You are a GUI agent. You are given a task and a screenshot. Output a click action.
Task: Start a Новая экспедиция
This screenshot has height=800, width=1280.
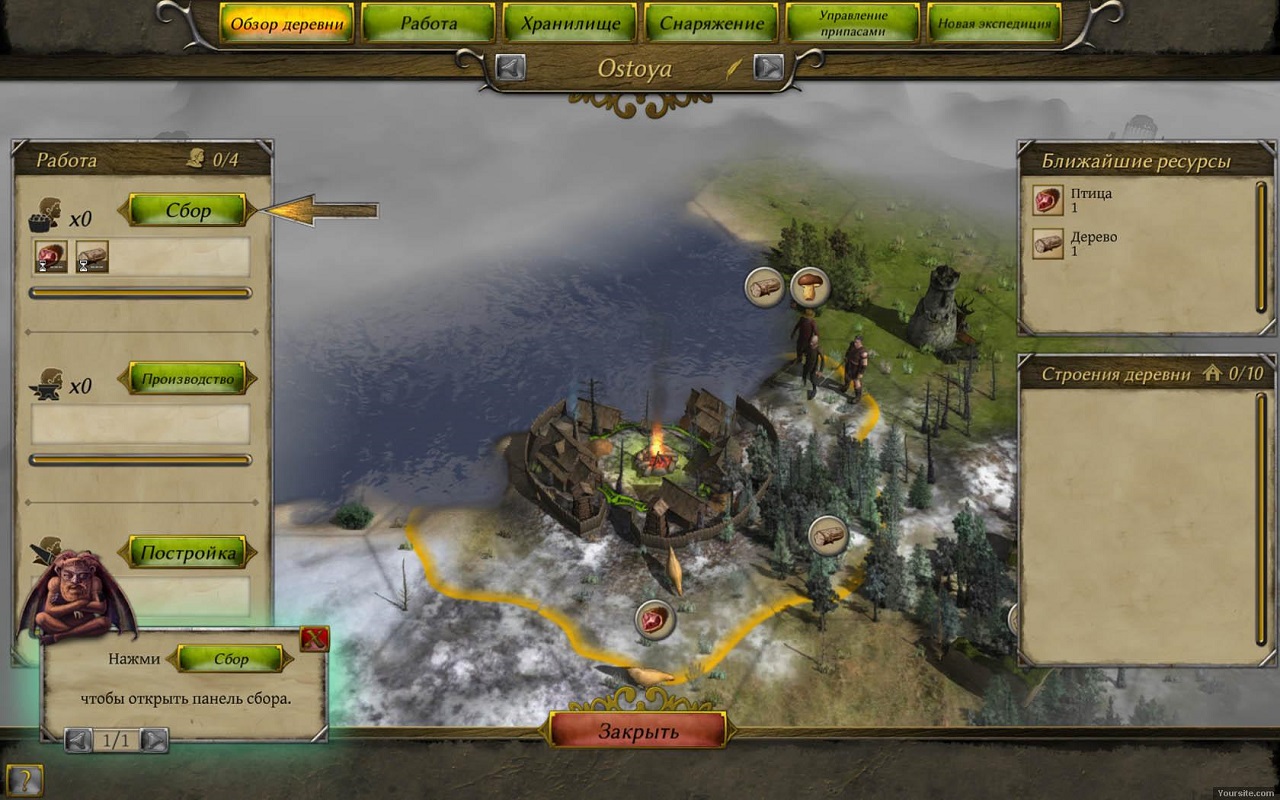pyautogui.click(x=994, y=23)
